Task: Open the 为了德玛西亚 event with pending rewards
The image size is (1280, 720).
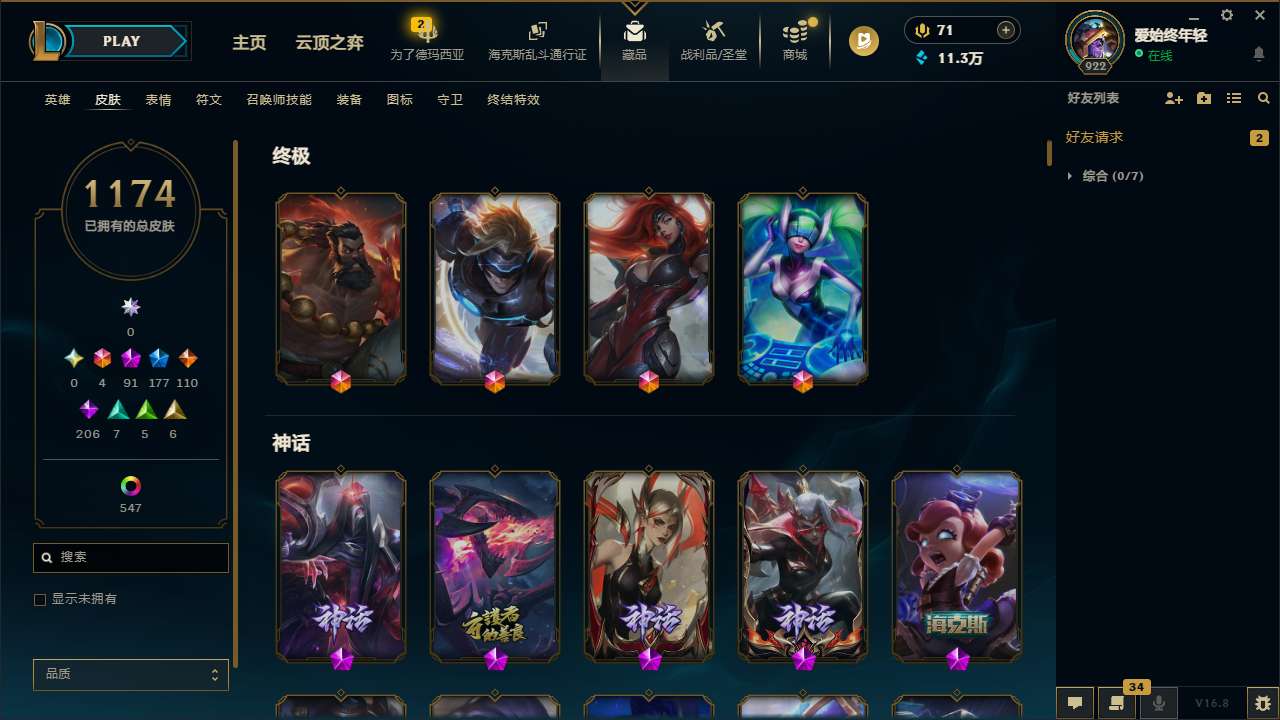Action: (427, 40)
